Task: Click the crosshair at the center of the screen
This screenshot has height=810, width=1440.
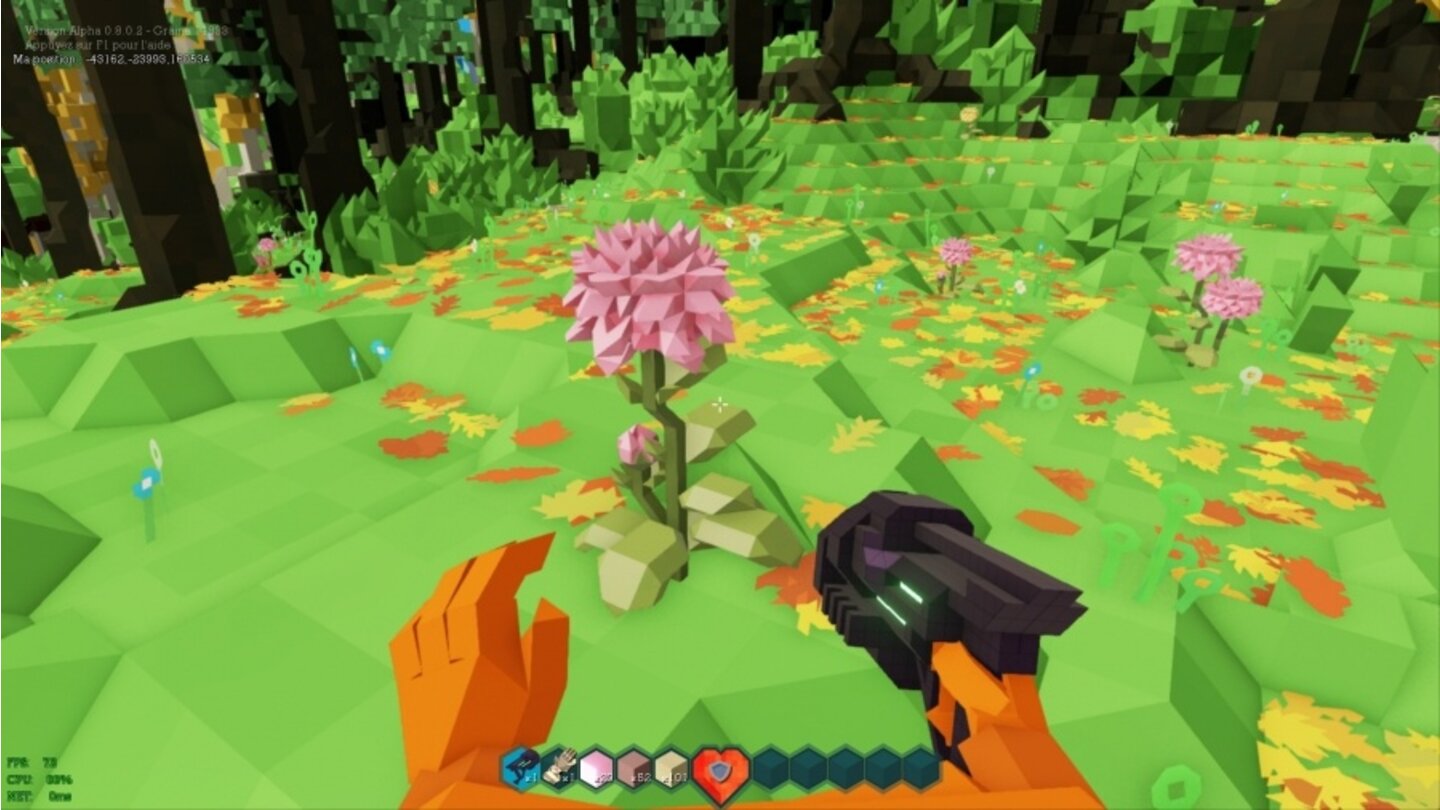Action: [720, 405]
